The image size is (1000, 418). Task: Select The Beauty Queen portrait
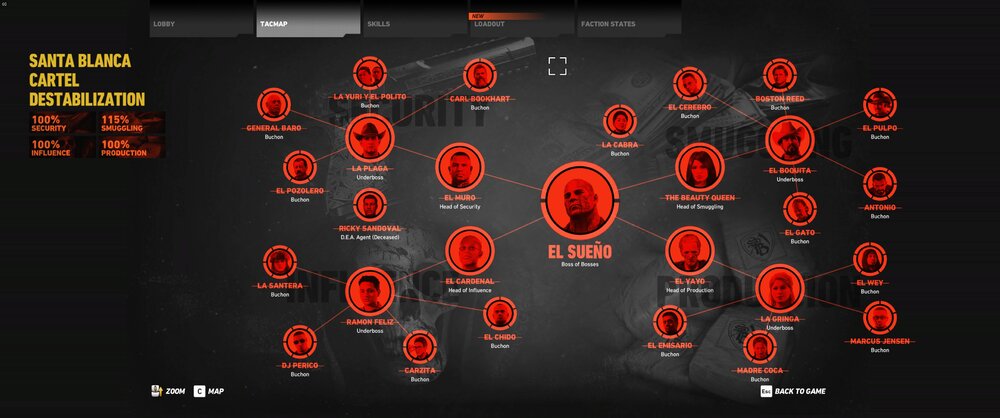click(699, 167)
